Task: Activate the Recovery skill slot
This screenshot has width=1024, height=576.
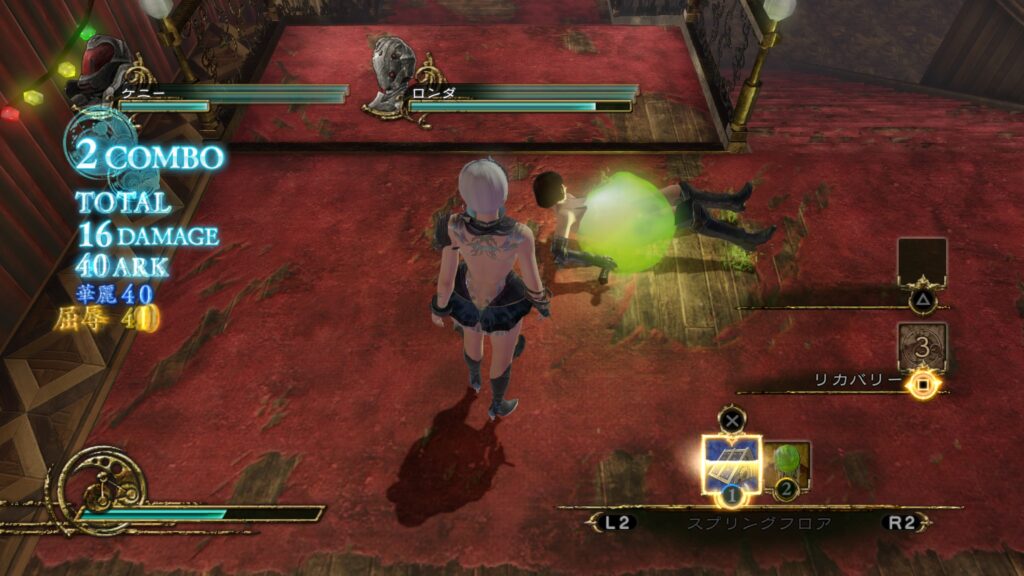Action: point(922,348)
